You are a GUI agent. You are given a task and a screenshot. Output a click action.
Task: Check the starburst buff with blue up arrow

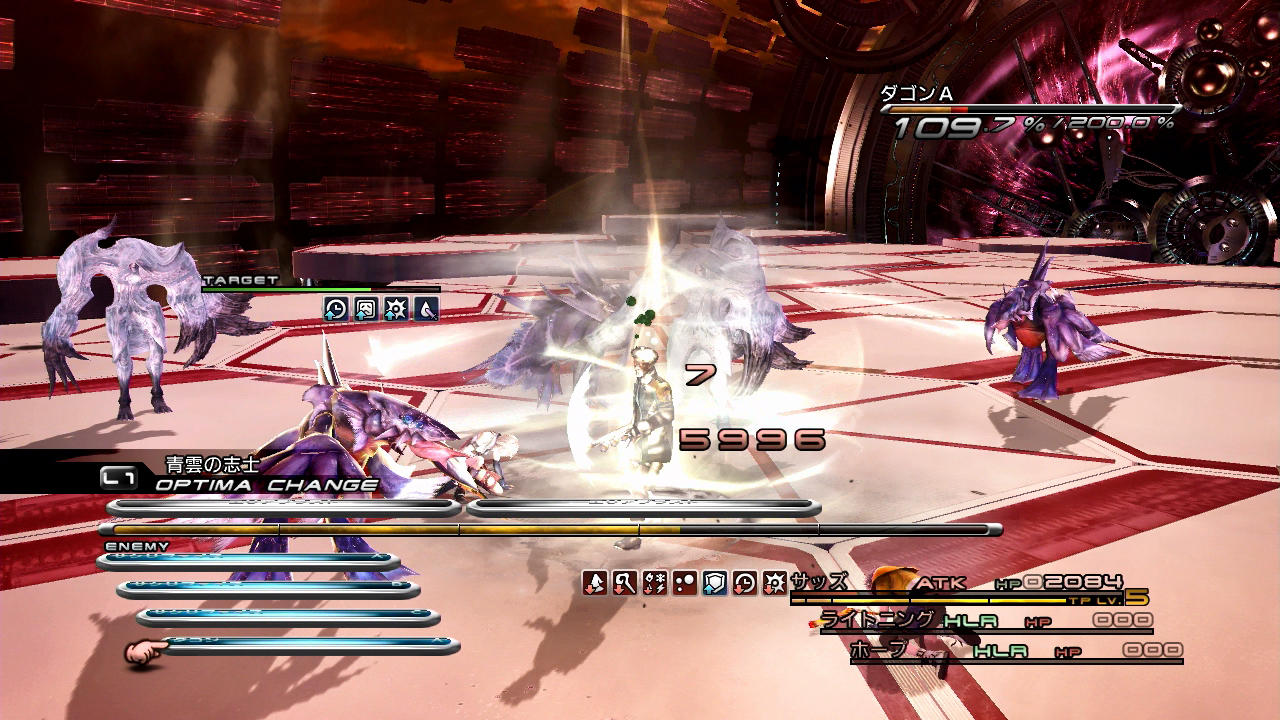tap(396, 309)
